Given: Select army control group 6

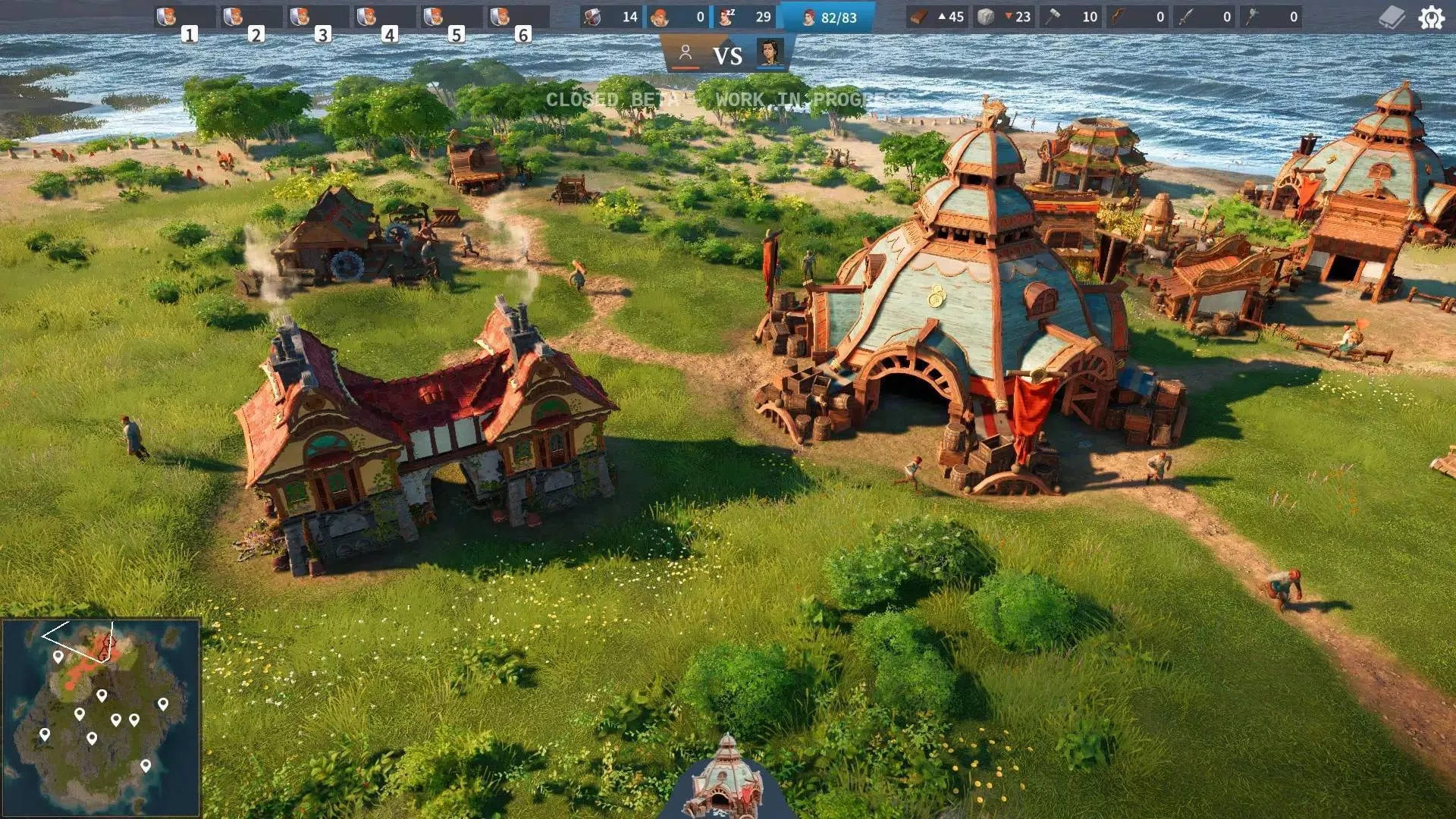Looking at the screenshot, I should [x=518, y=17].
